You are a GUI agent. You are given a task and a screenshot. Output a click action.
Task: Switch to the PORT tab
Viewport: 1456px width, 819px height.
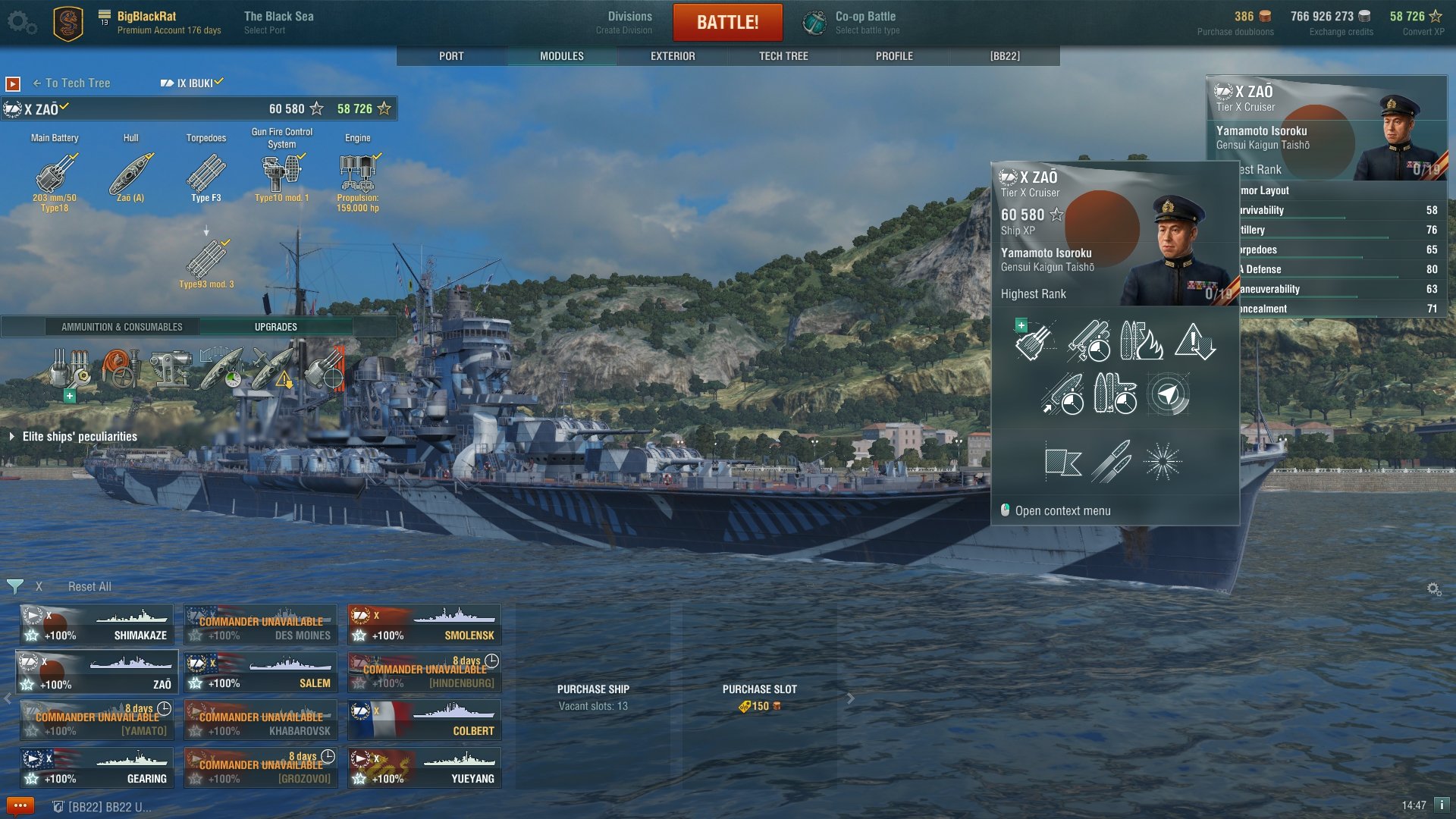[451, 56]
